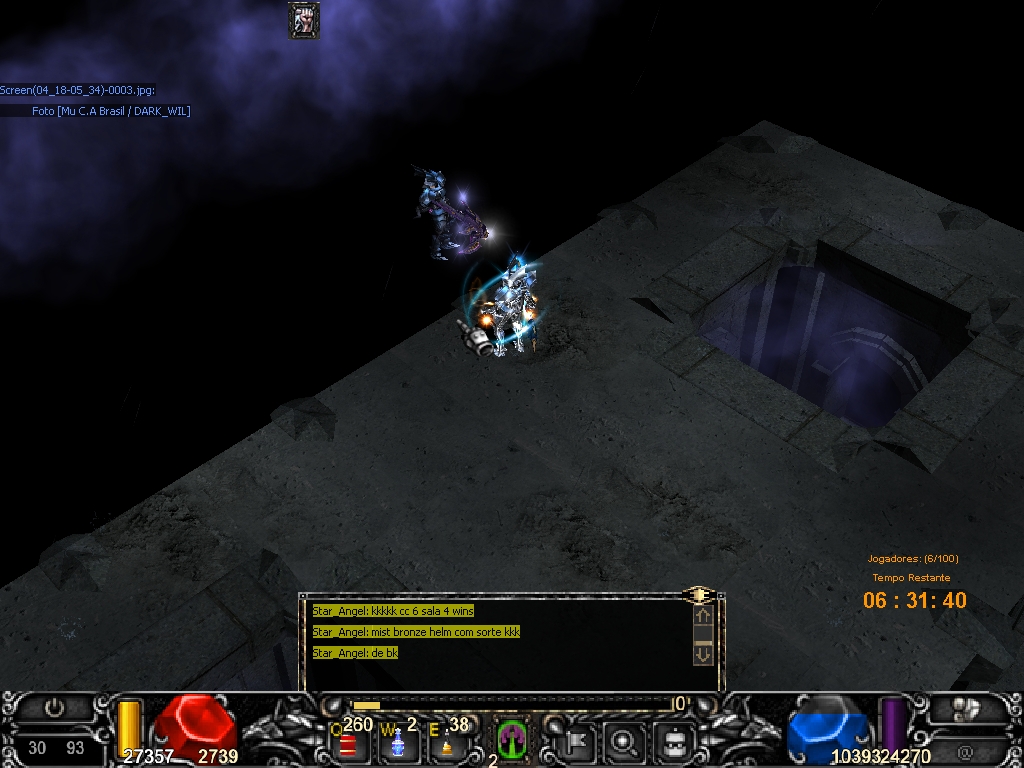Click Star_Angel's "mist bronze helm" chat message
Viewport: 1024px width, 768px height.
coord(416,632)
